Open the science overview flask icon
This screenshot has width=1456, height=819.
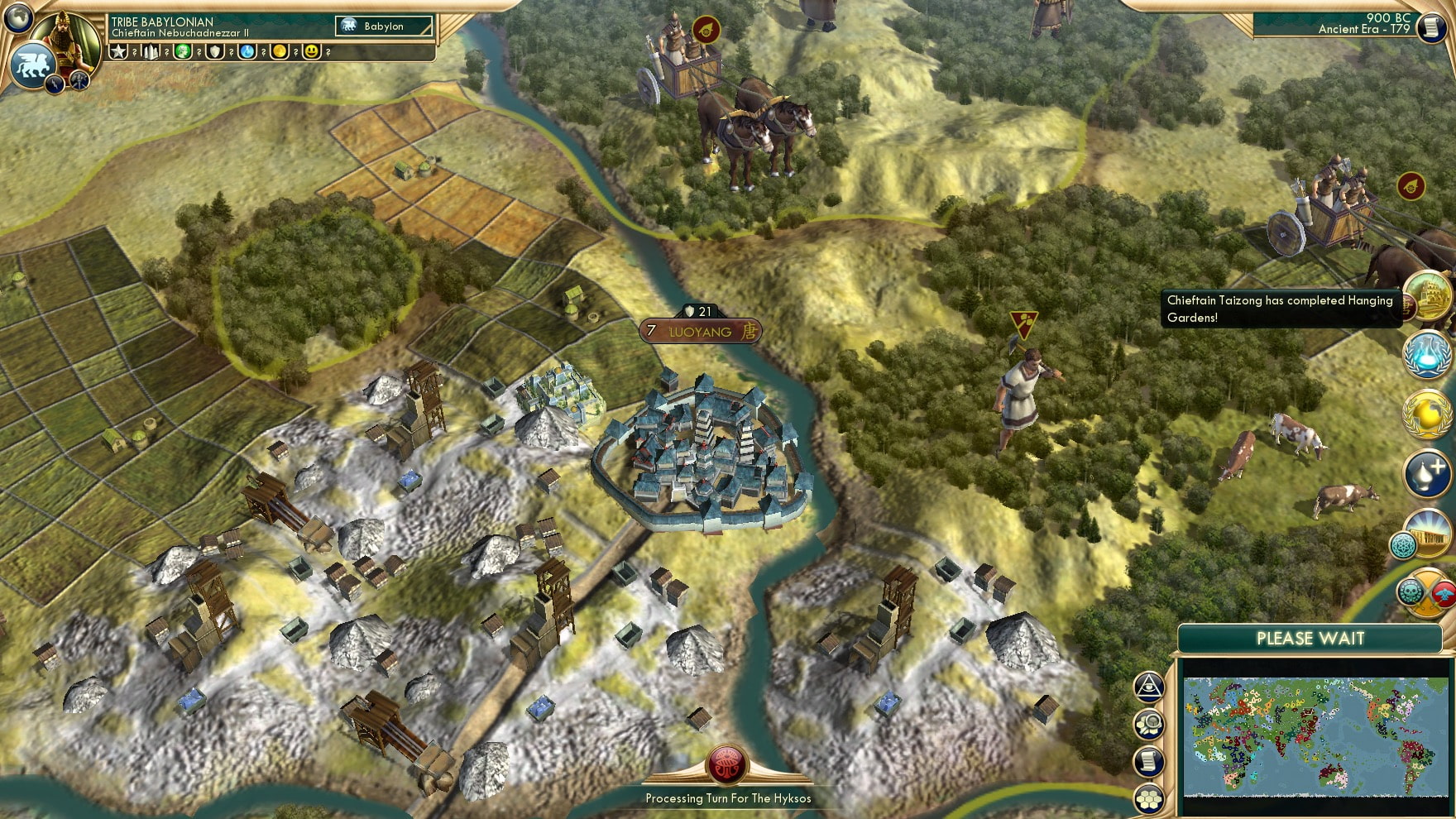[1426, 352]
